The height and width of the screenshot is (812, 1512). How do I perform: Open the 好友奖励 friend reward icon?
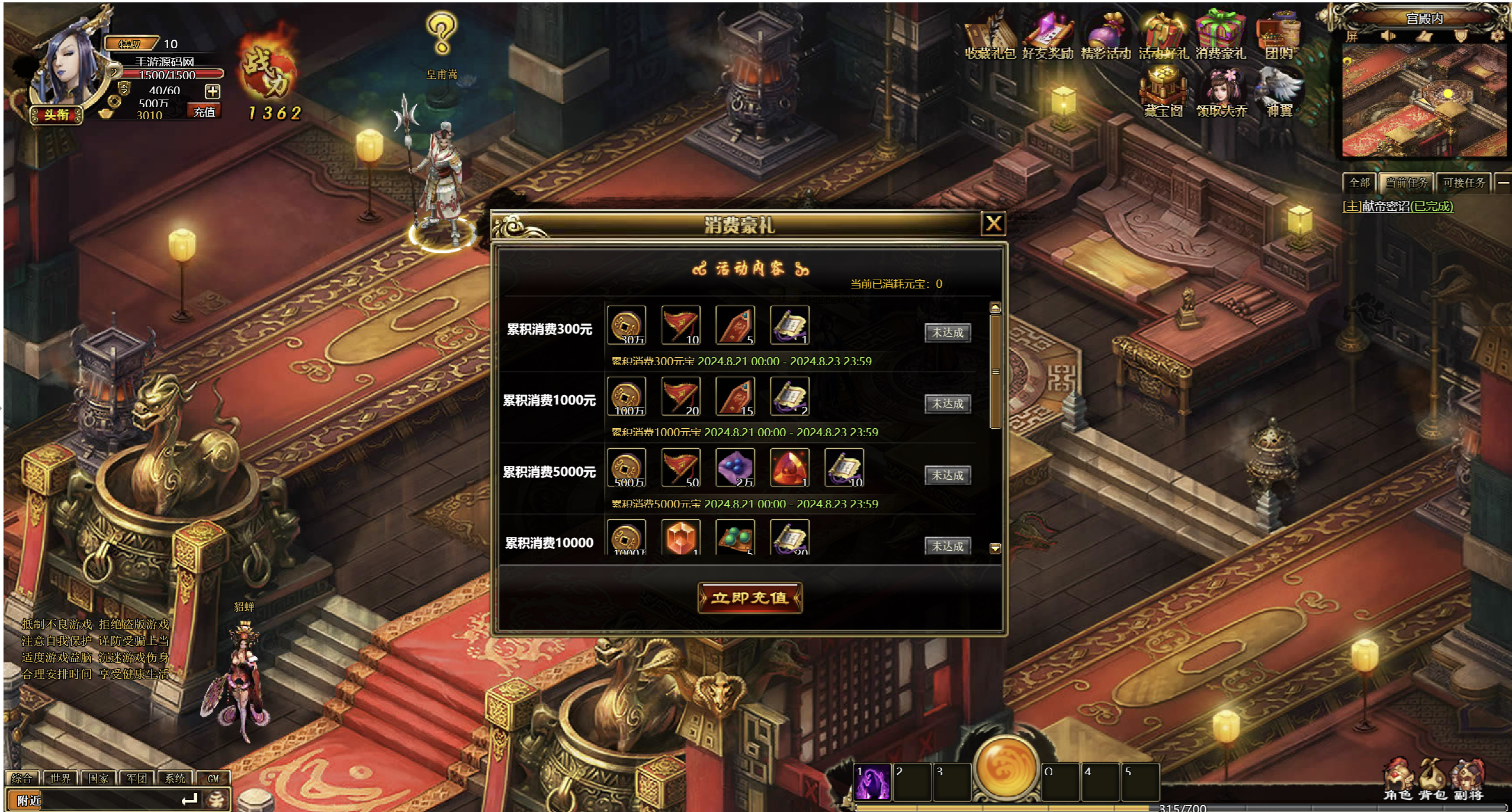pyautogui.click(x=1047, y=37)
